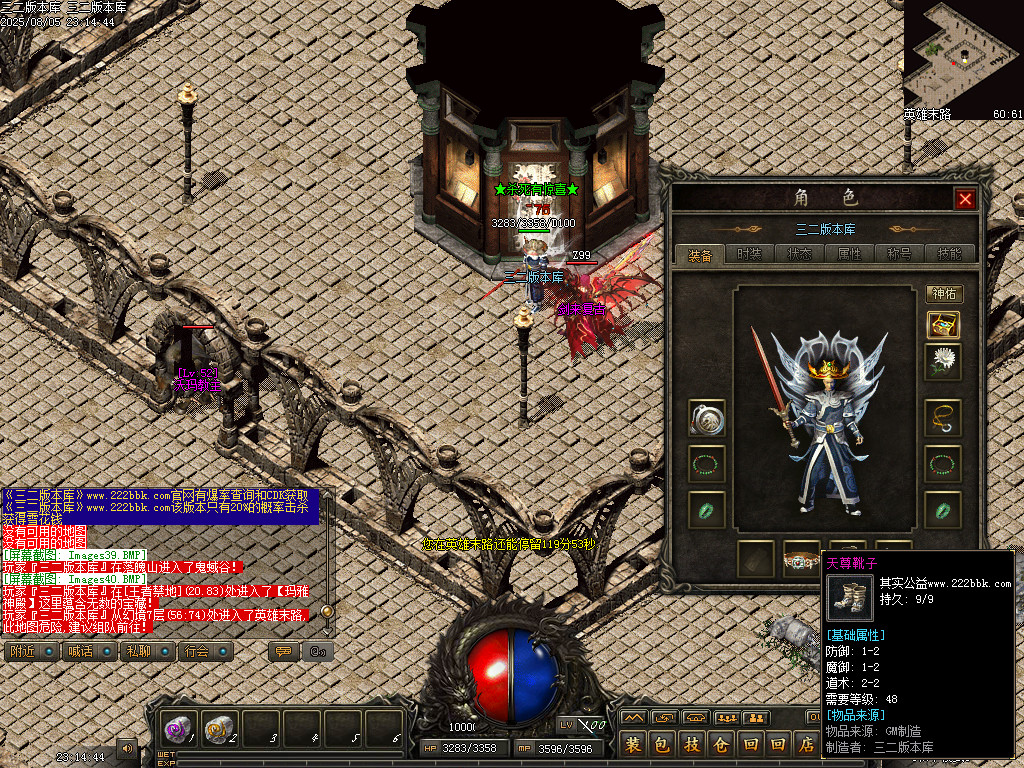Toggle the 行会 guild chat channel

[203, 652]
